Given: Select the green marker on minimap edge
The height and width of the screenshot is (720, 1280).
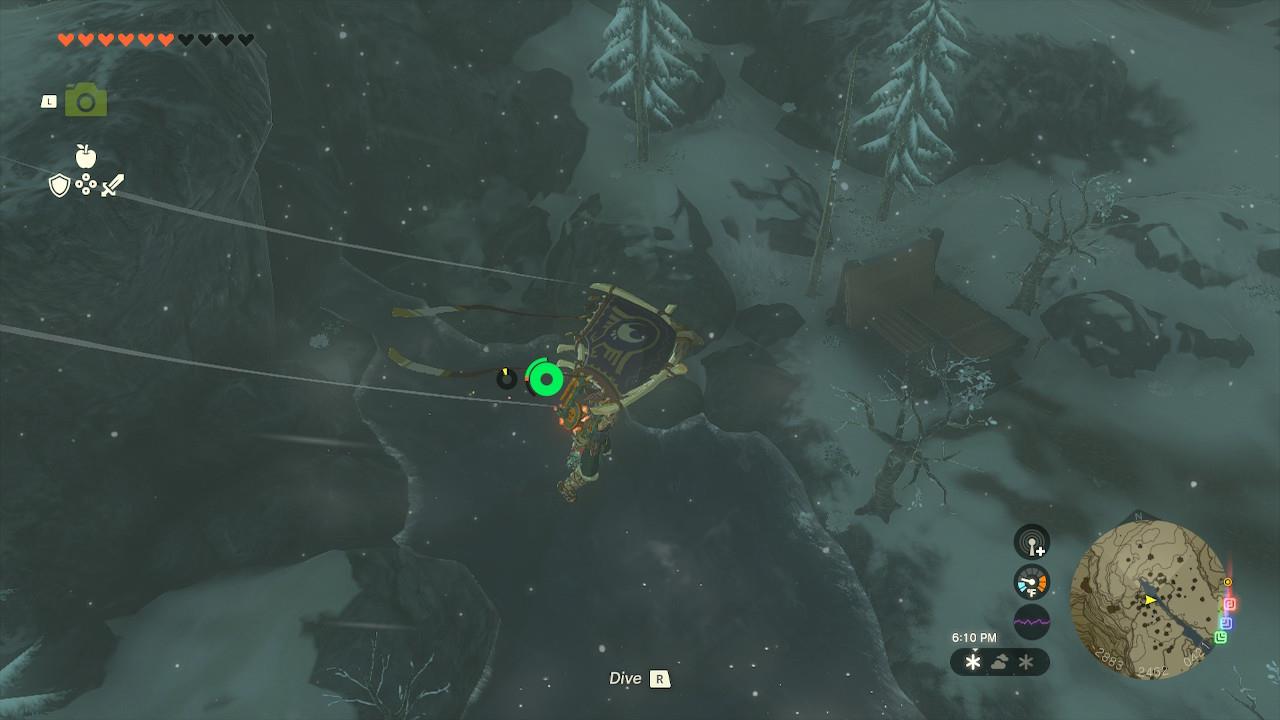Looking at the screenshot, I should coord(1221,637).
